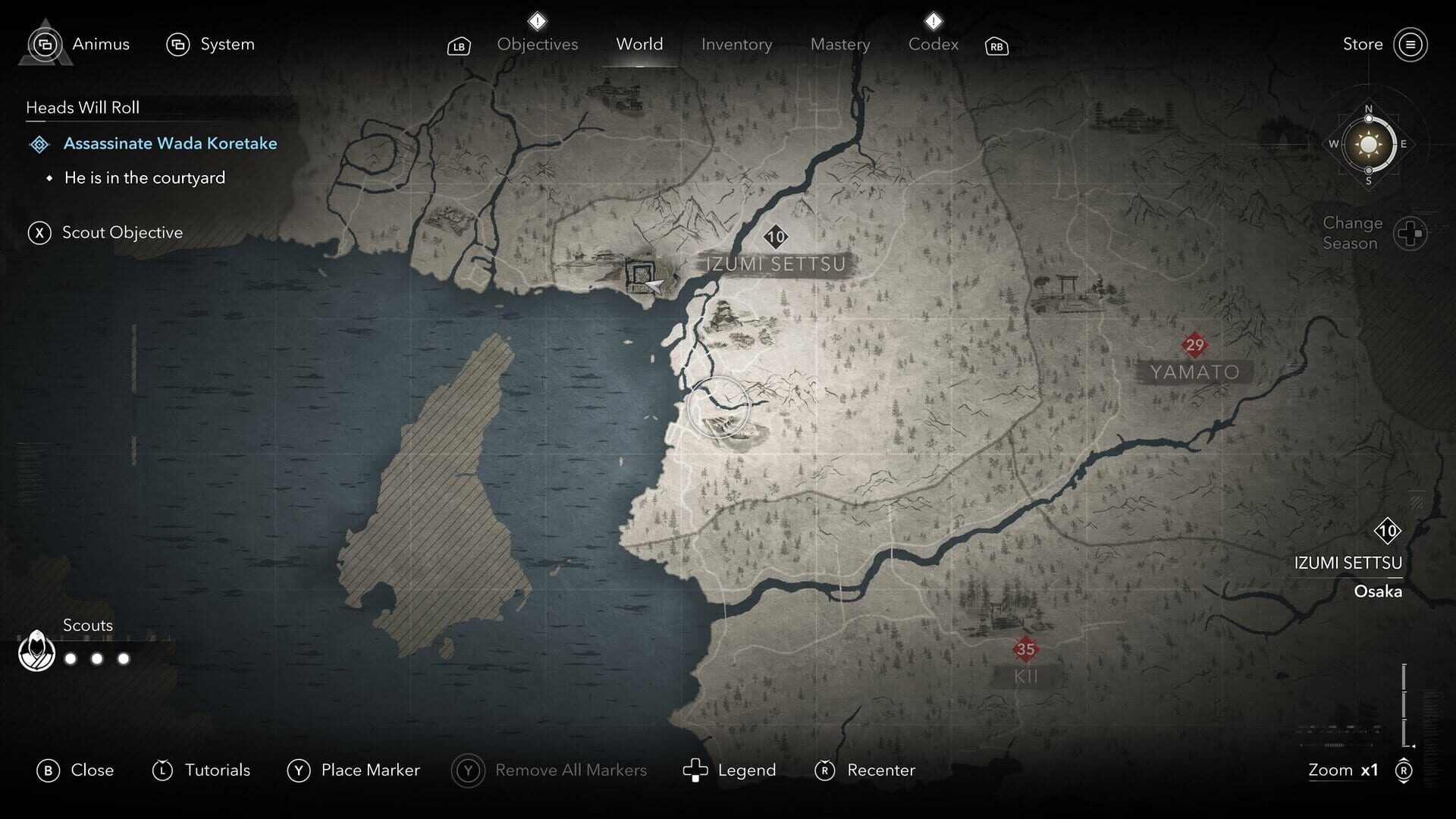The width and height of the screenshot is (1456, 819).
Task: Click the Scouts hood icon
Action: [36, 650]
